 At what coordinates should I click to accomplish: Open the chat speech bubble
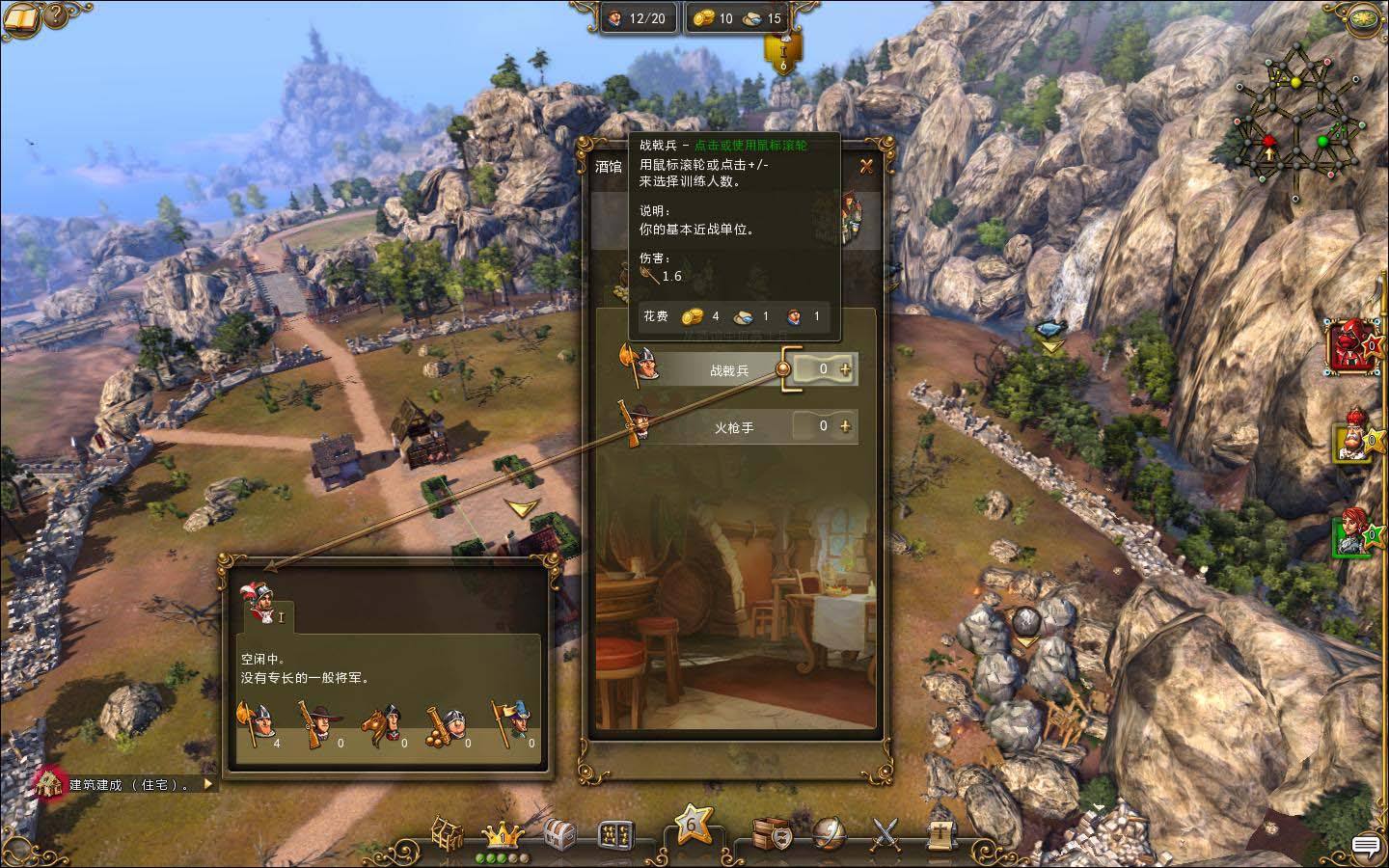(1365, 846)
